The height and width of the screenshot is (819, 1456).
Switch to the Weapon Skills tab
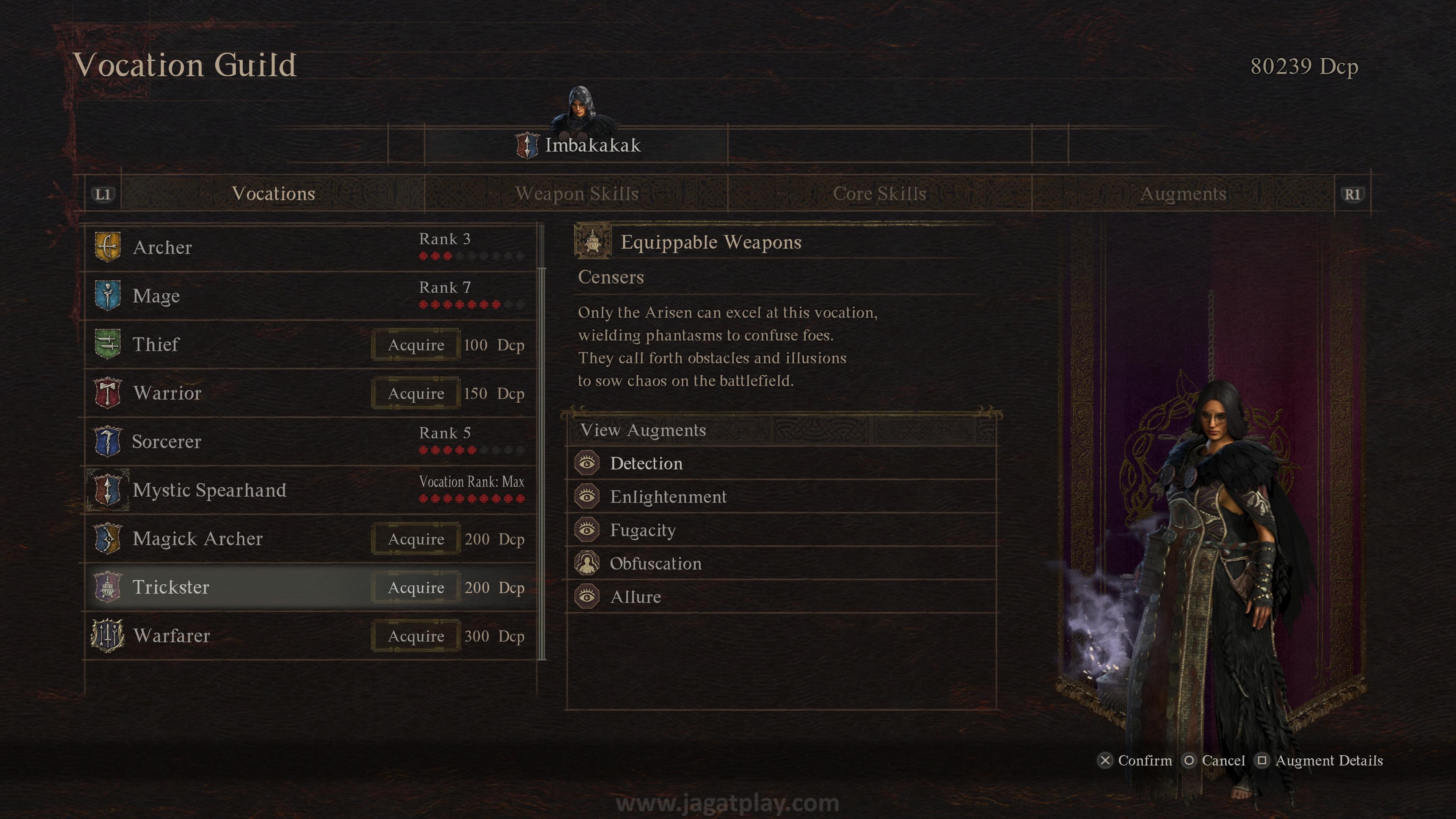pyautogui.click(x=576, y=194)
